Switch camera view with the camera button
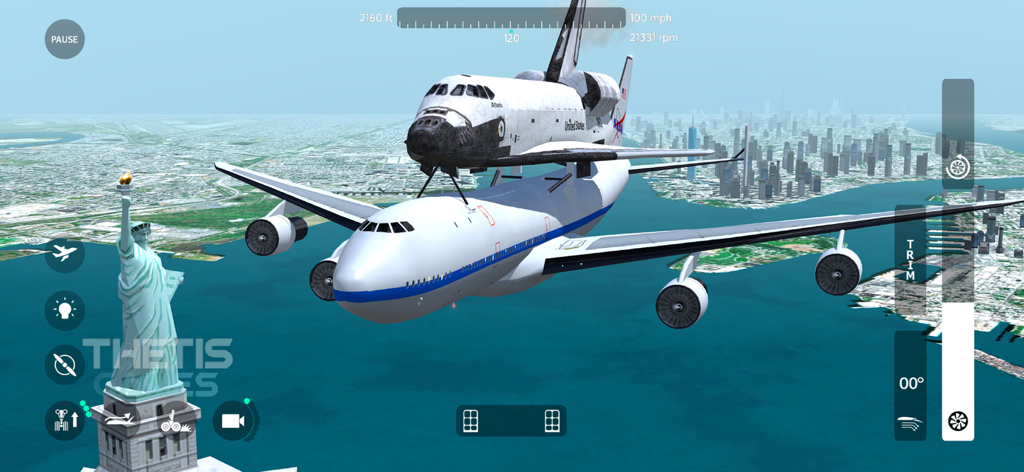This screenshot has width=1024, height=472. coord(234,421)
